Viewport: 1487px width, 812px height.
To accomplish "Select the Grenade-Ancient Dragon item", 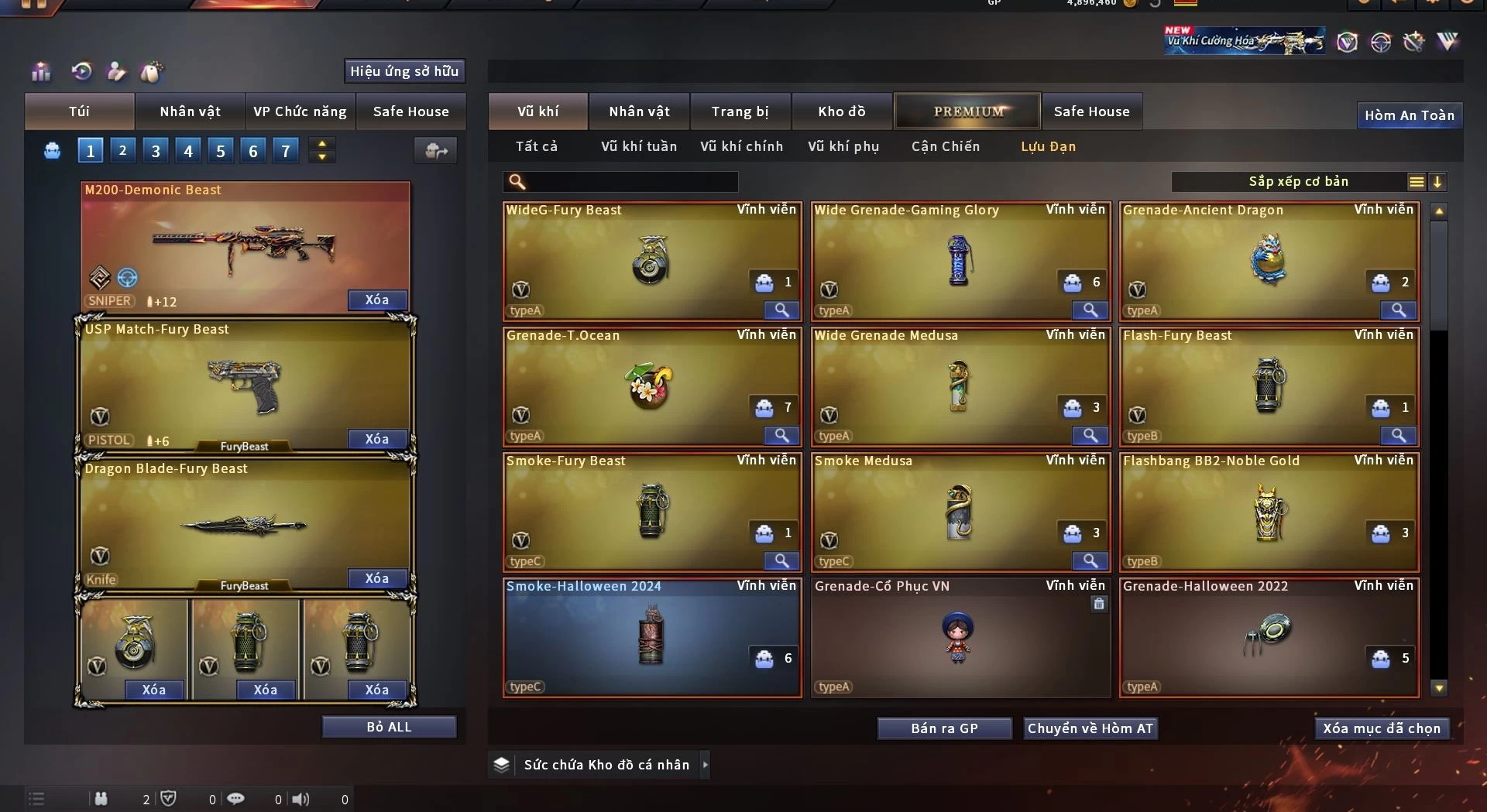I will 1268,262.
